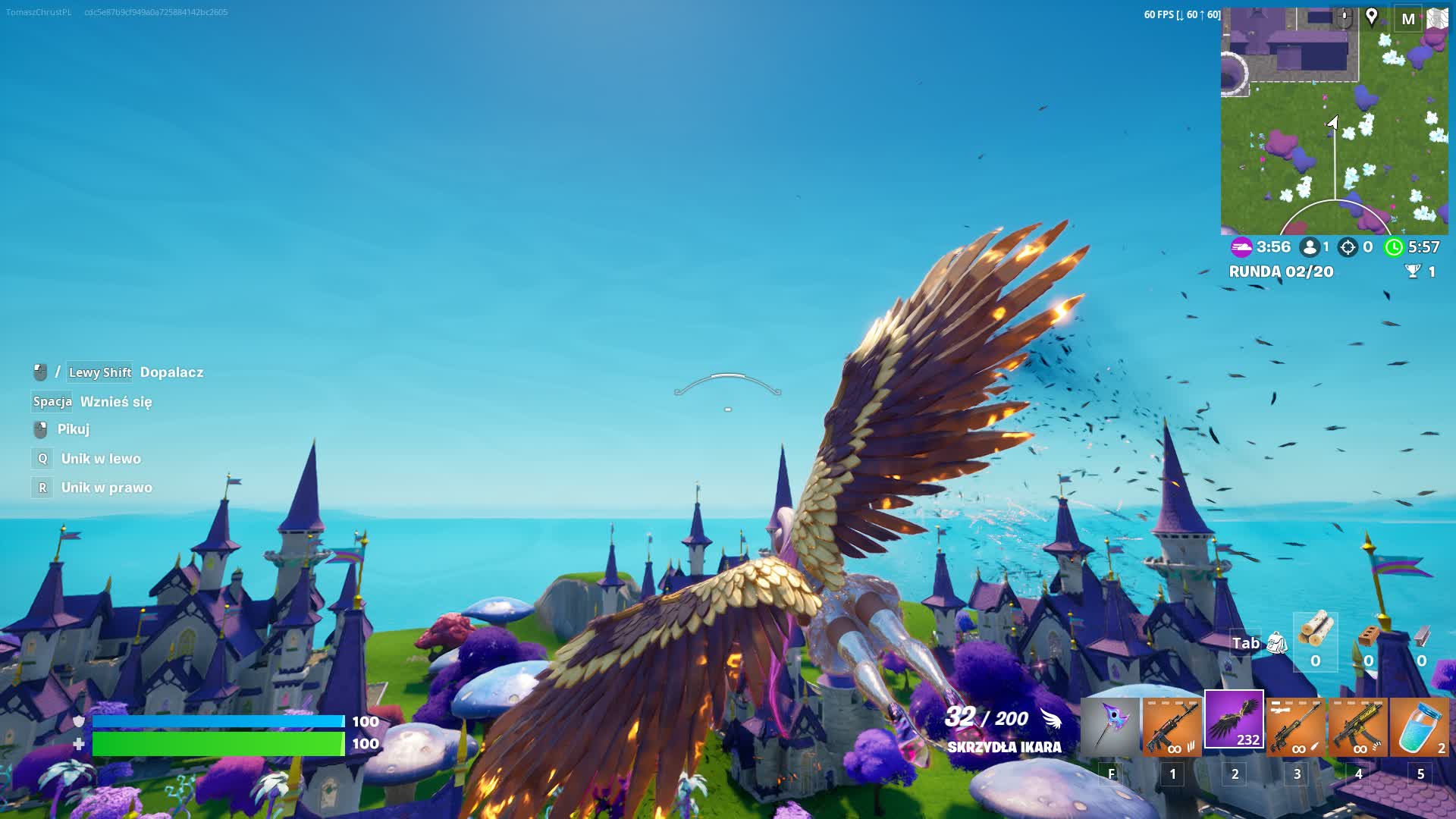Open the backpack inventory icon
The height and width of the screenshot is (819, 1456).
1277,643
